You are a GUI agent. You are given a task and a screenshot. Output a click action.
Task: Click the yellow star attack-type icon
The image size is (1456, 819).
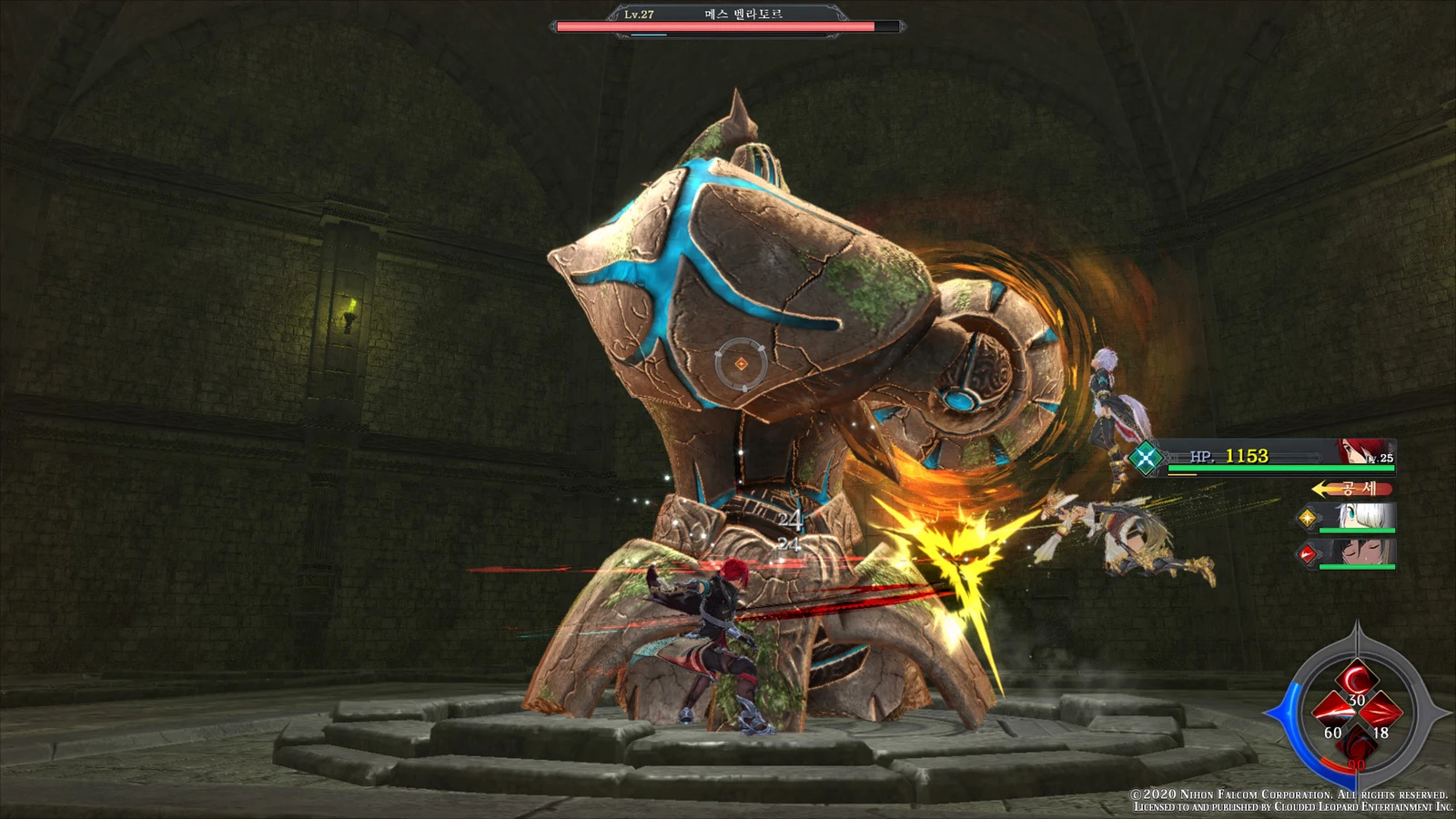(x=1308, y=518)
